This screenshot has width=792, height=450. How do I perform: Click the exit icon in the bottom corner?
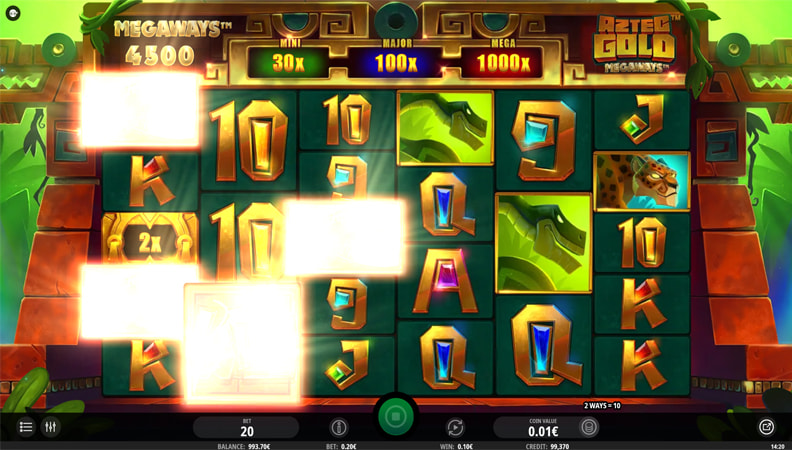click(x=766, y=427)
